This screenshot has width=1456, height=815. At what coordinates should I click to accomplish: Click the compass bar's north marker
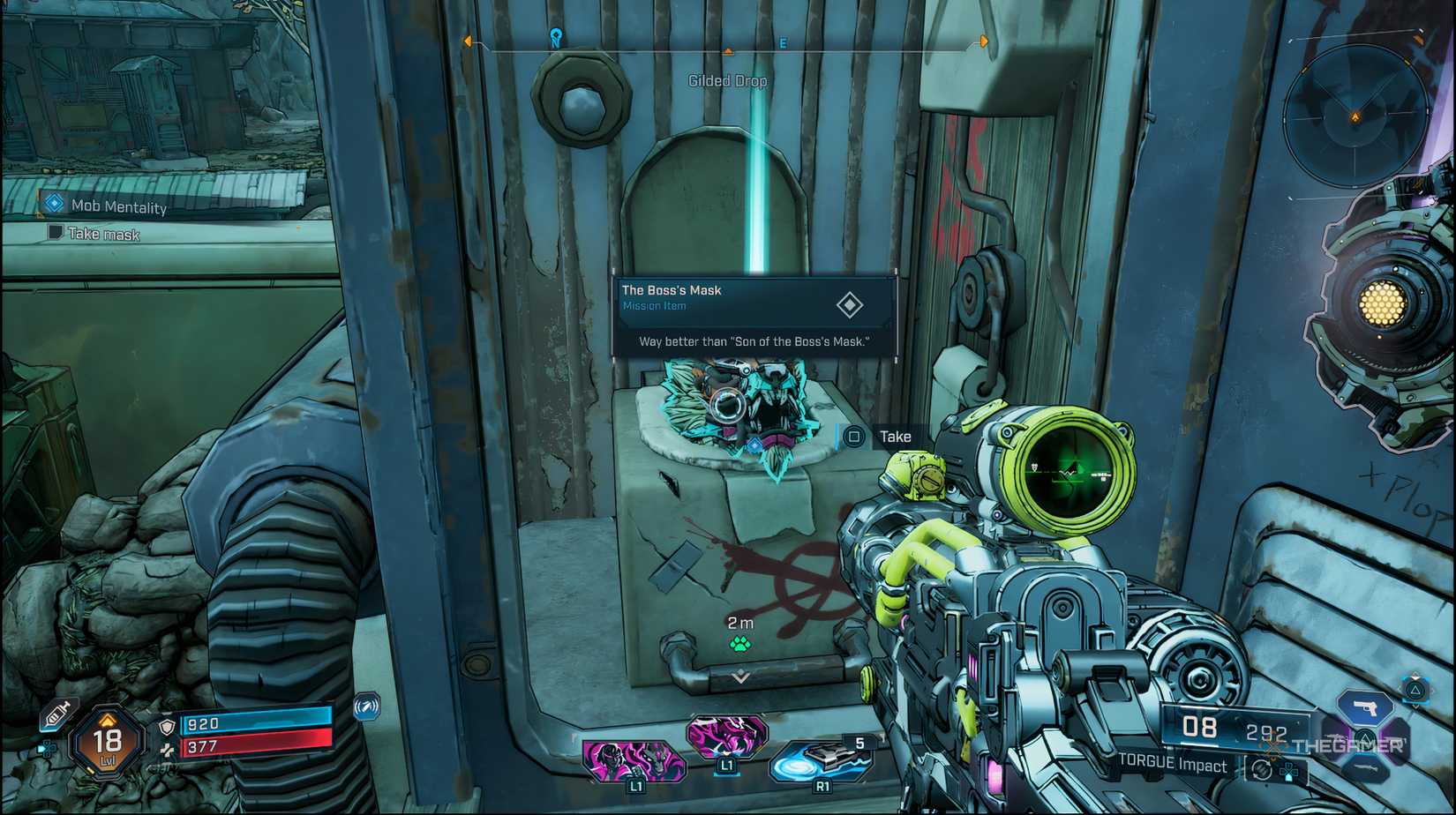[x=556, y=38]
